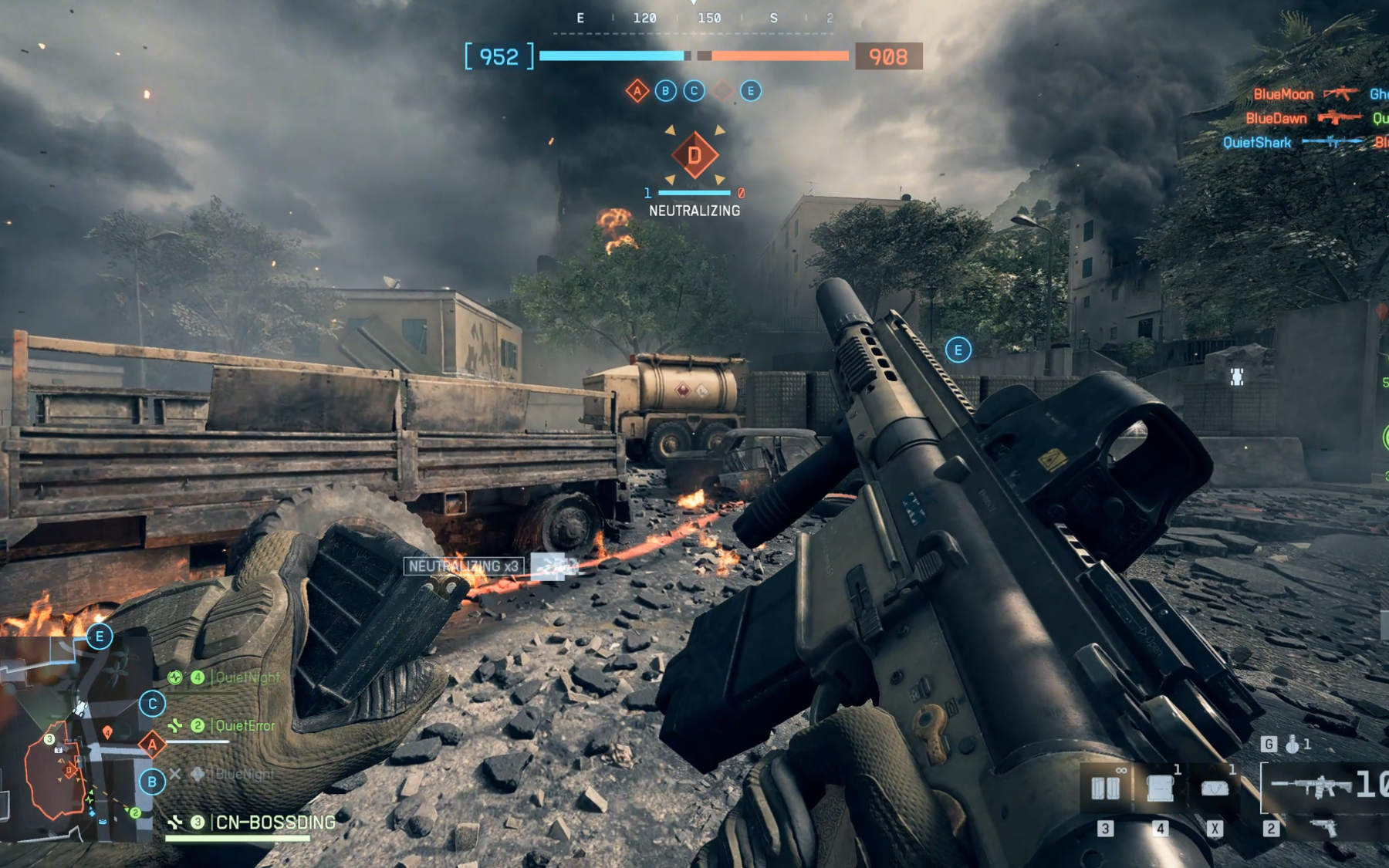Click the red D capture zone on the minimap
Screen dimensions: 1389x868
(x=69, y=769)
